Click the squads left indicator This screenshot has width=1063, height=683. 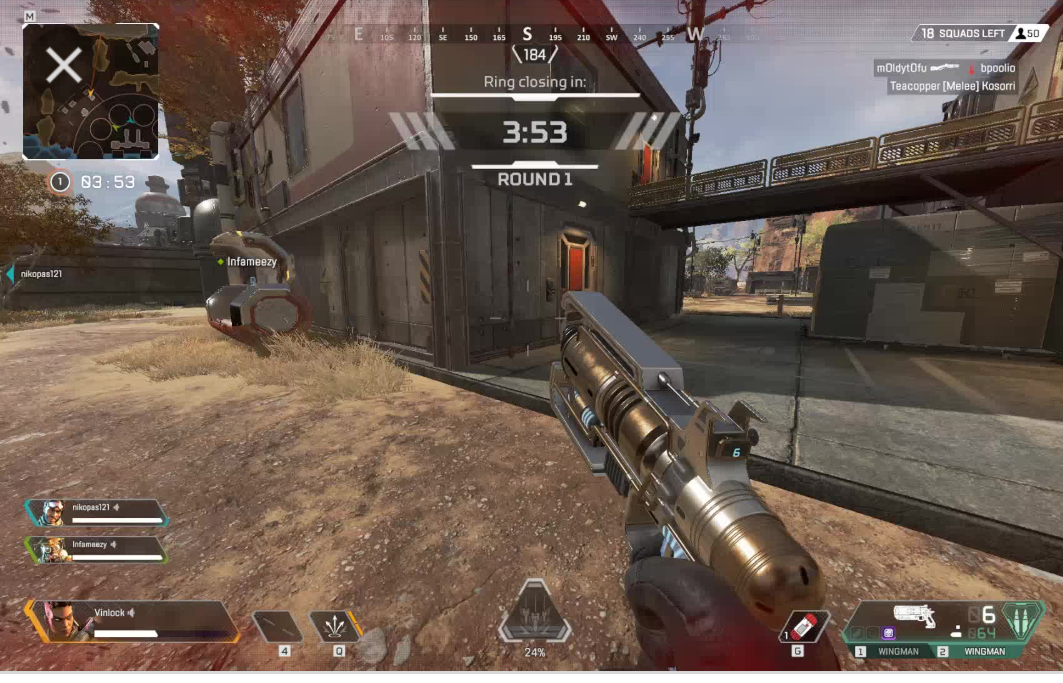coord(963,33)
